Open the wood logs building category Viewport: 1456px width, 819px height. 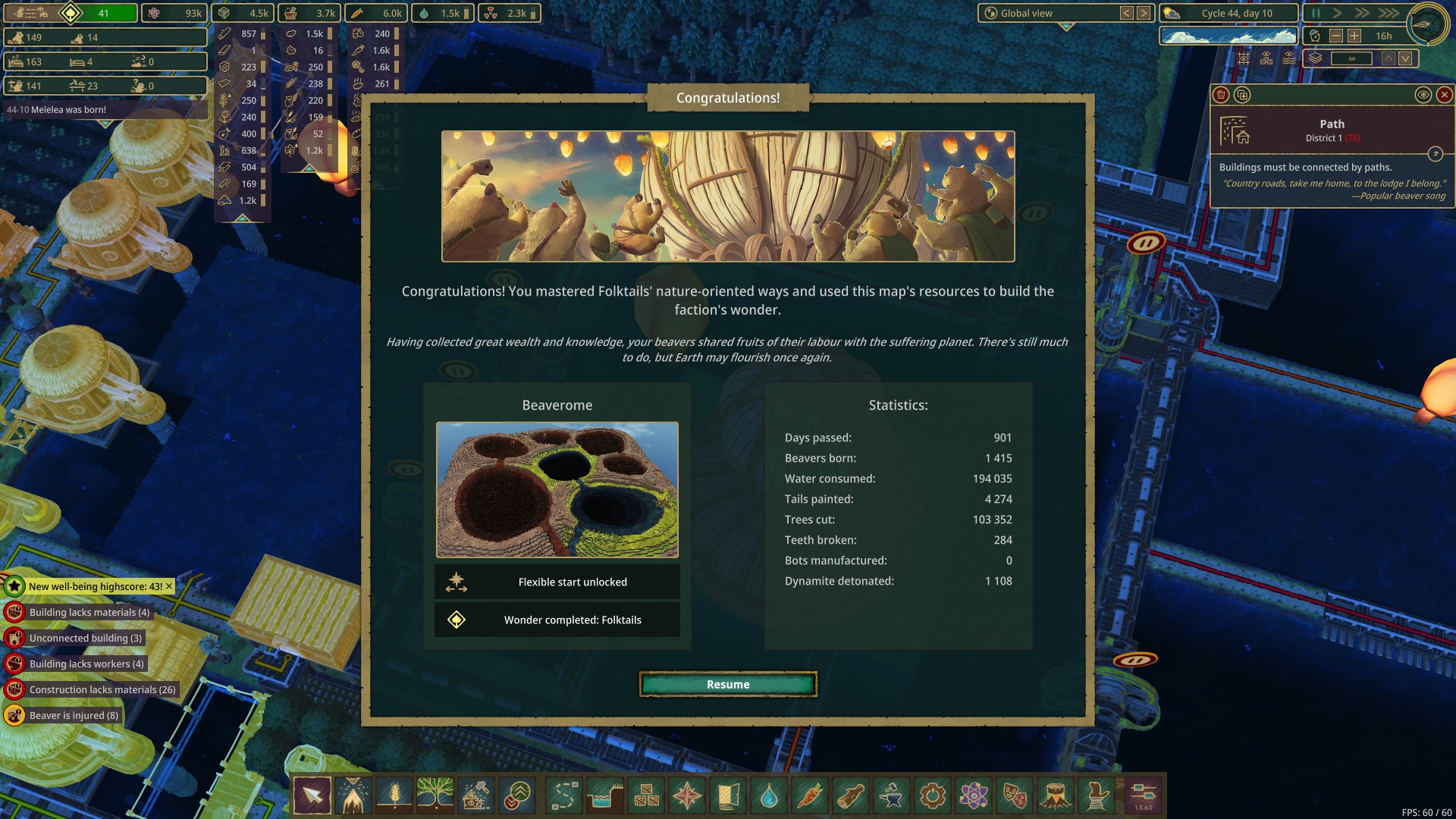coord(851,795)
